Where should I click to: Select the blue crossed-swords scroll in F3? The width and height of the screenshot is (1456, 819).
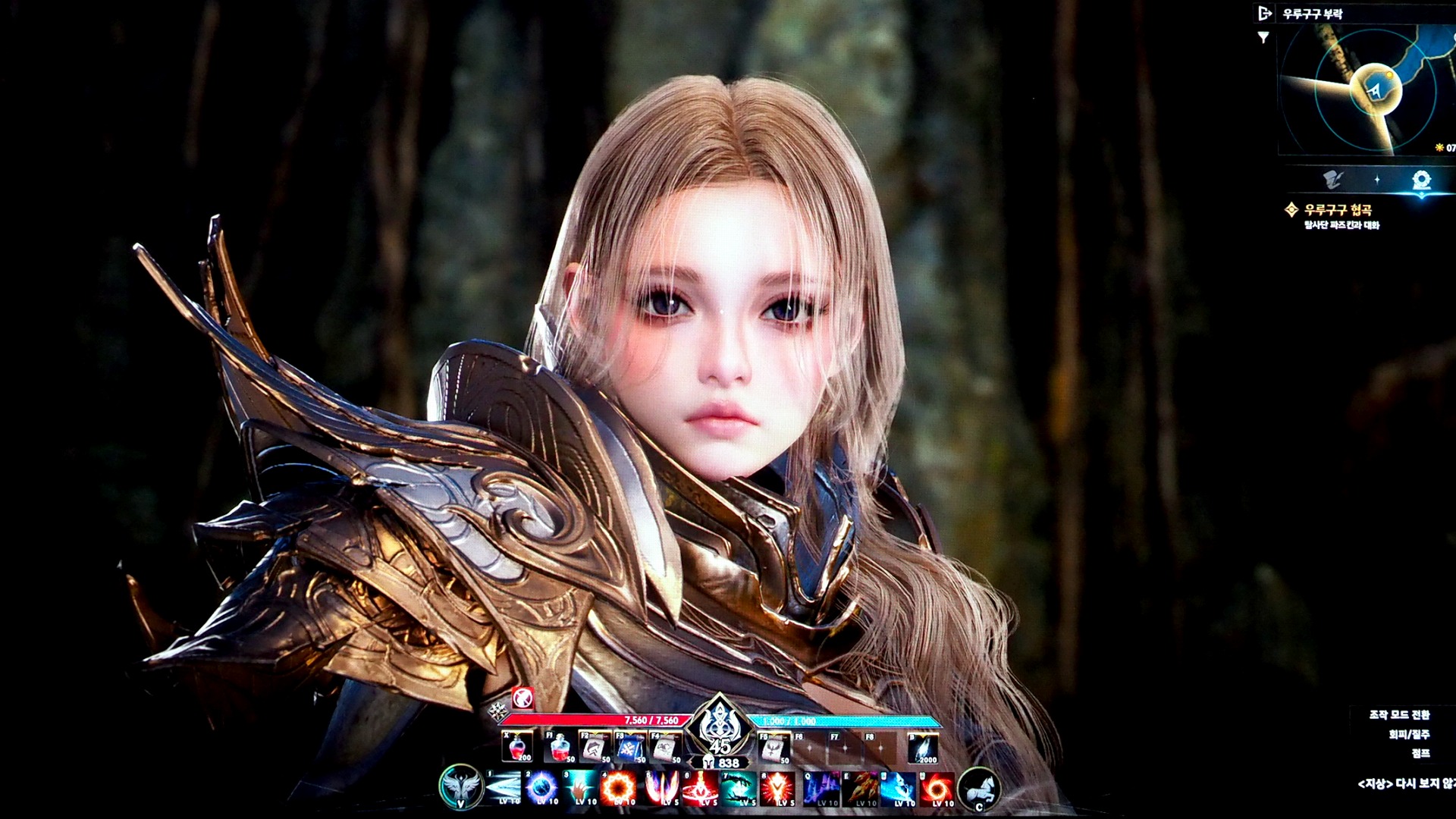click(629, 748)
